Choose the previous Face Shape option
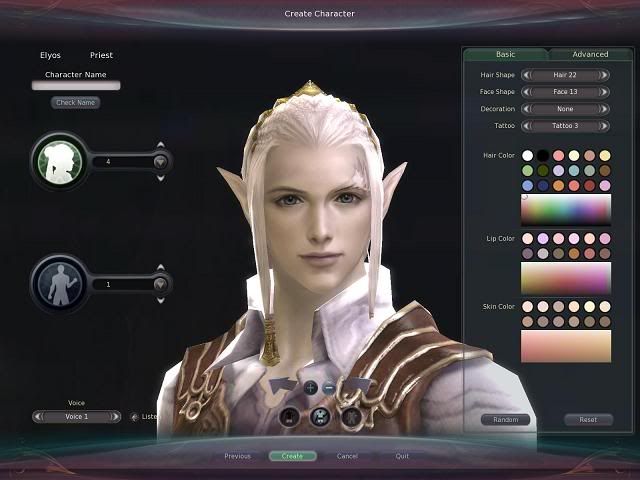 click(x=526, y=92)
